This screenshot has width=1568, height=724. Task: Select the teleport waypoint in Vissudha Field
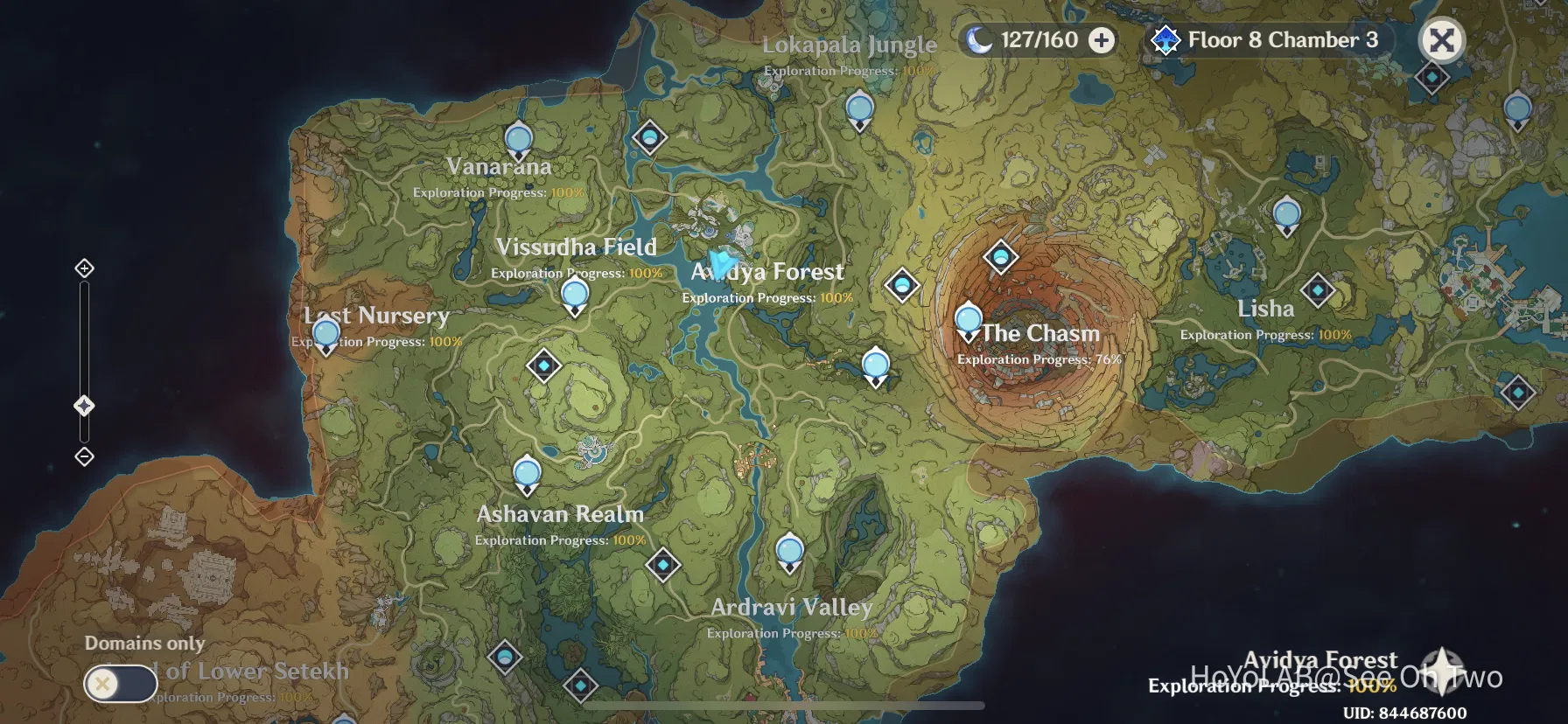coord(575,295)
